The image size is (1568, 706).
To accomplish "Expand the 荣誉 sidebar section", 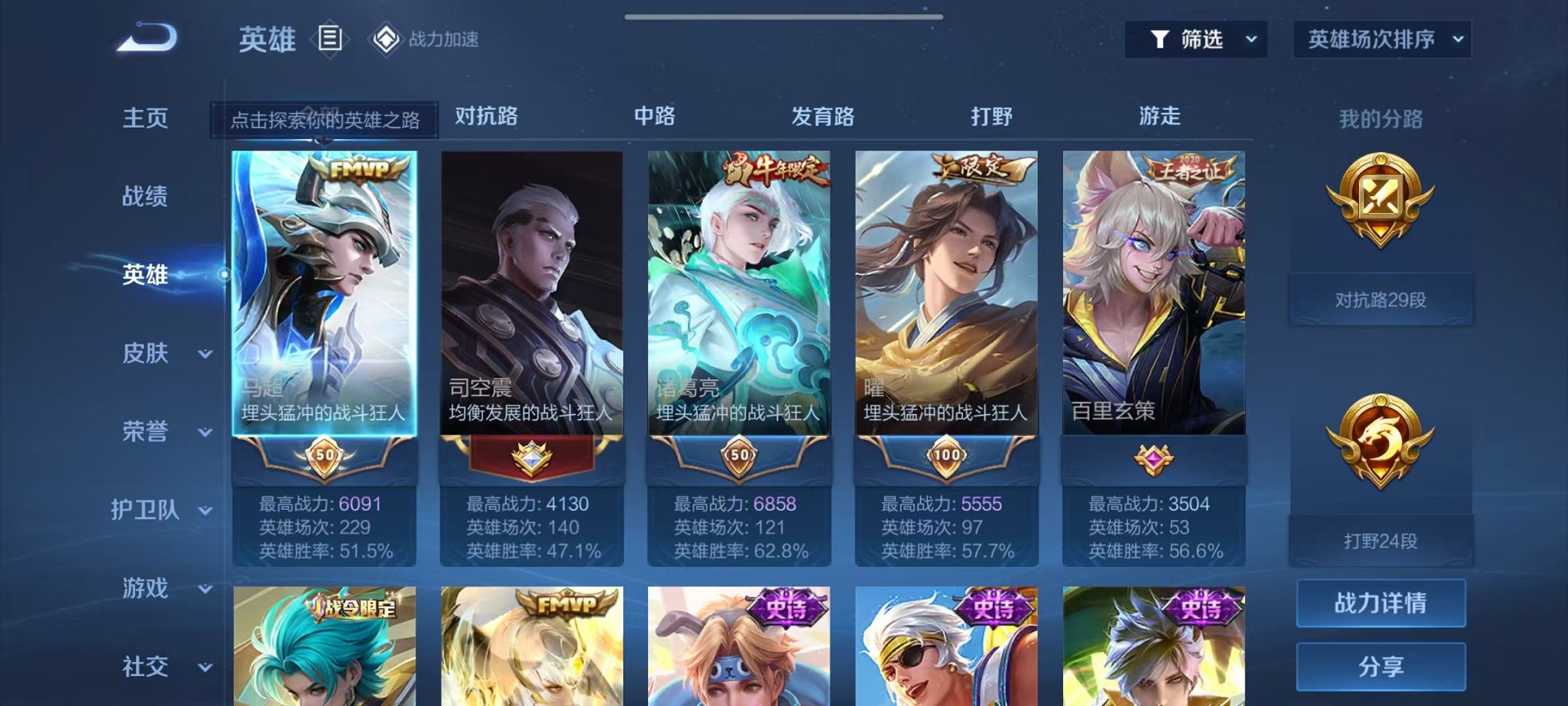I will [150, 431].
